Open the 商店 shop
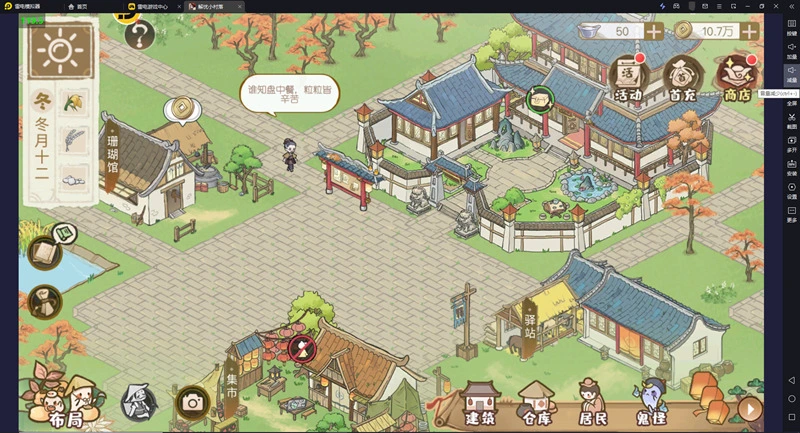The image size is (800, 433). (x=738, y=76)
